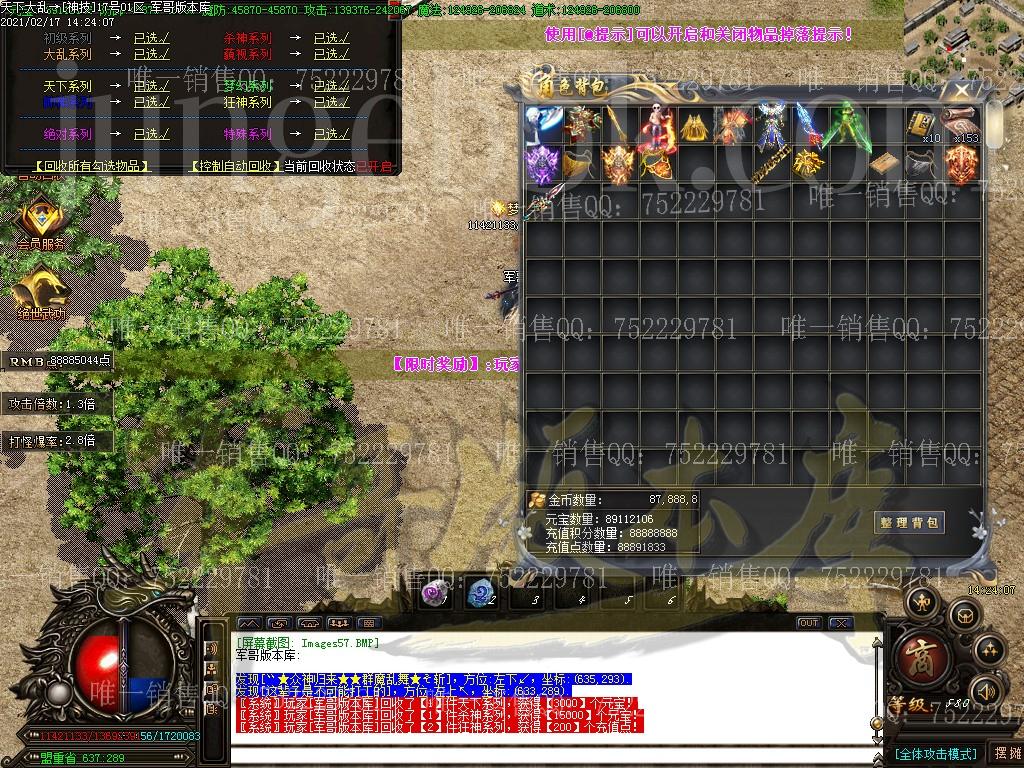Image resolution: width=1024 pixels, height=768 pixels.
Task: Open the 会员服务 member service icon
Action: (x=41, y=222)
